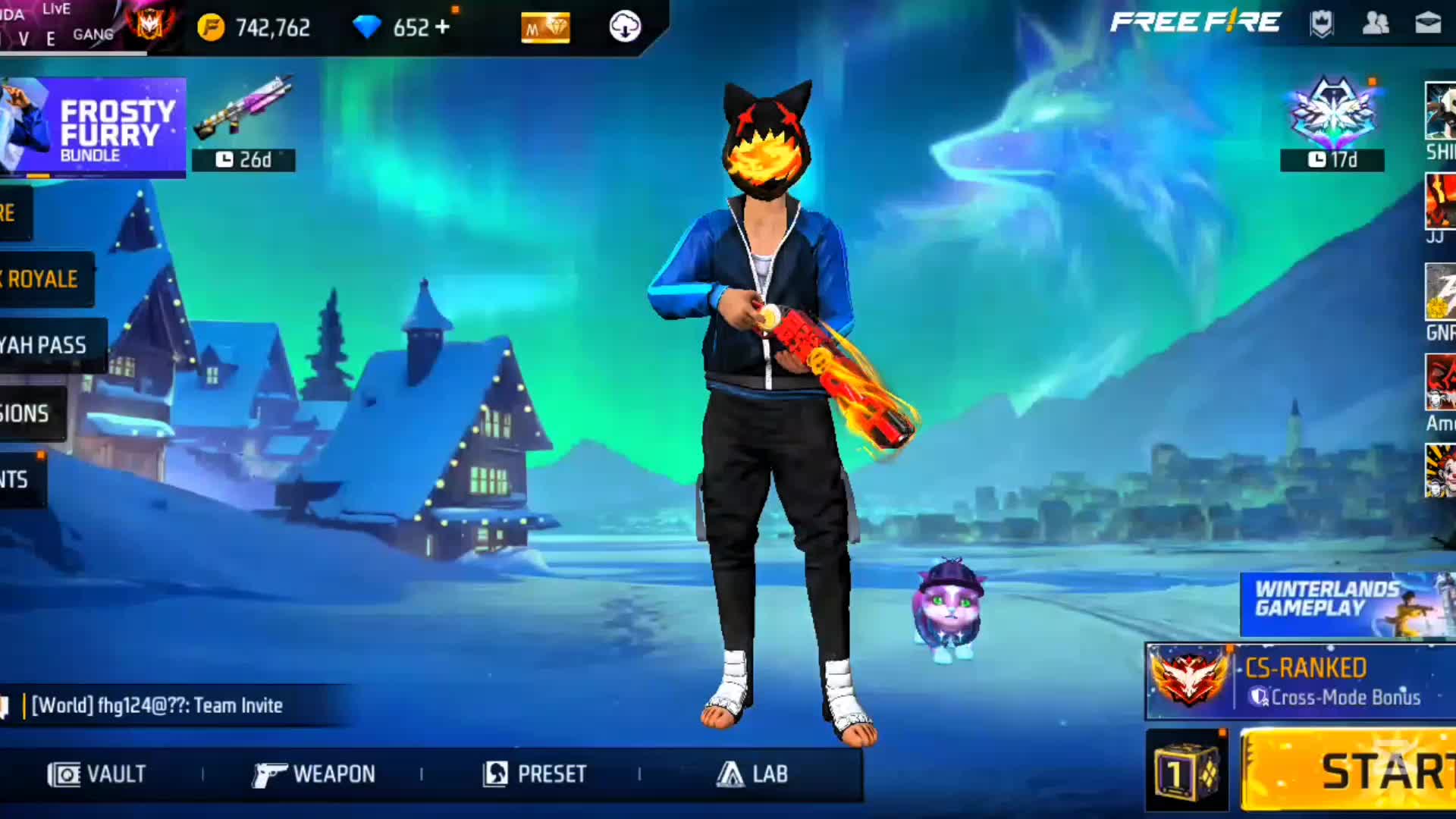Open the Vault
This screenshot has height=819, width=1456.
pyautogui.click(x=97, y=773)
